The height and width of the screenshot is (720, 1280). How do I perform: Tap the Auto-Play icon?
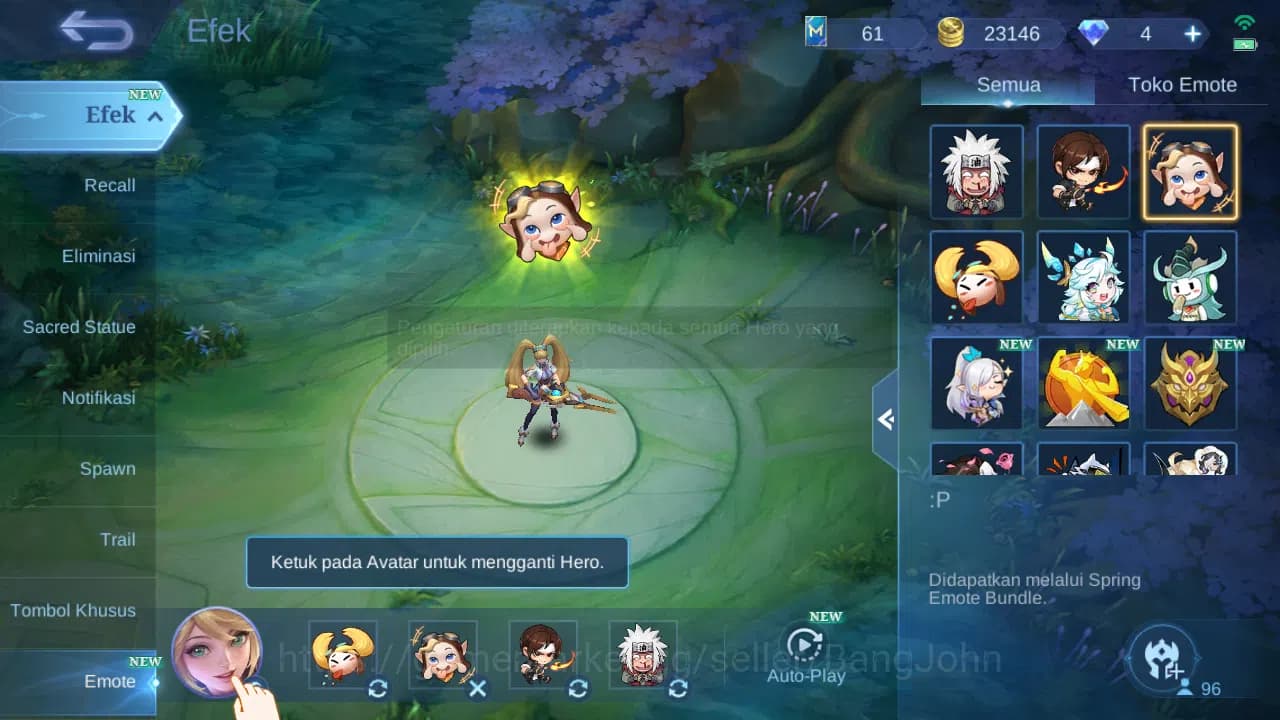(805, 647)
